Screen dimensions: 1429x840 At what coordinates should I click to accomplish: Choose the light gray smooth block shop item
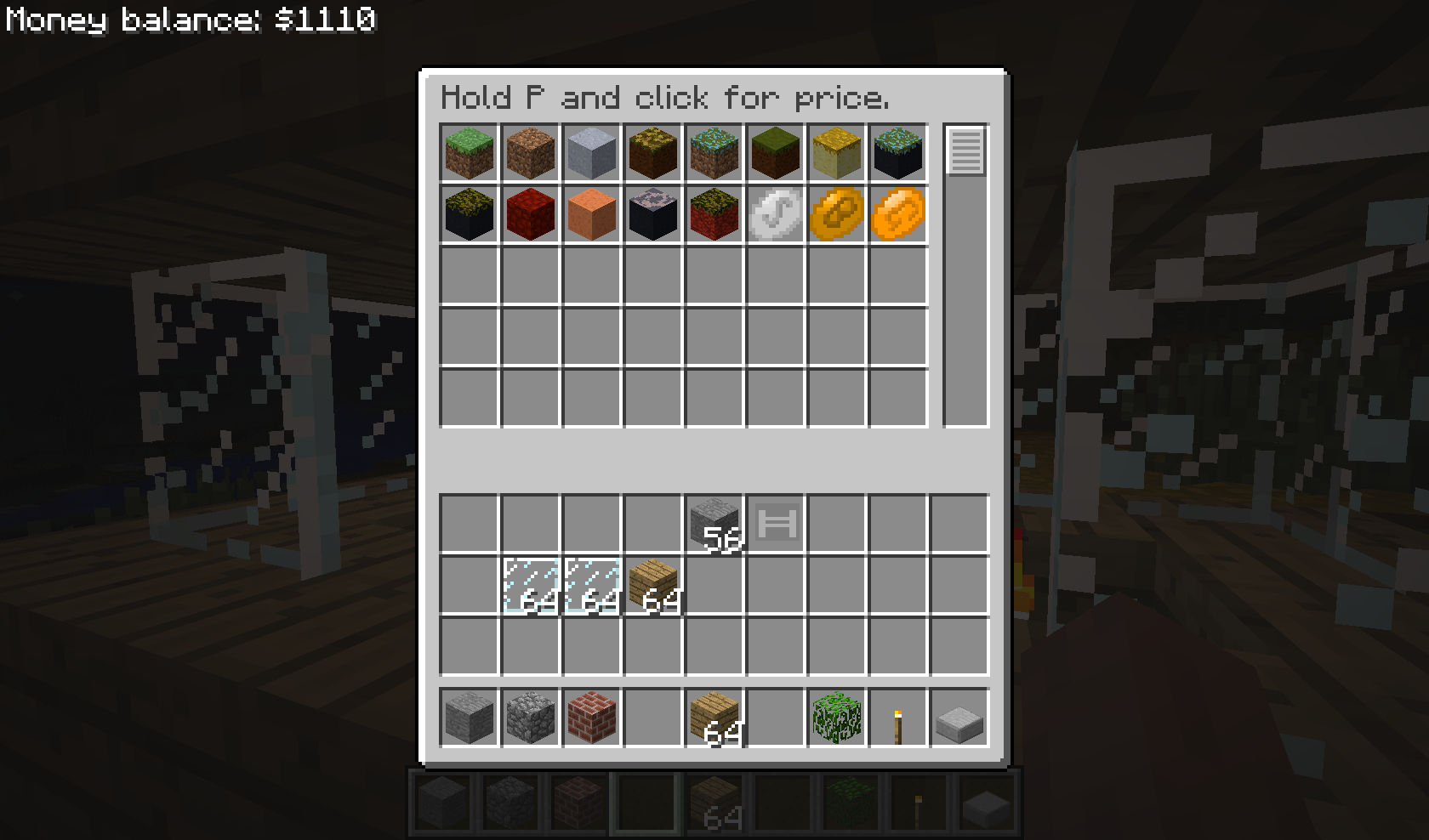[x=592, y=153]
